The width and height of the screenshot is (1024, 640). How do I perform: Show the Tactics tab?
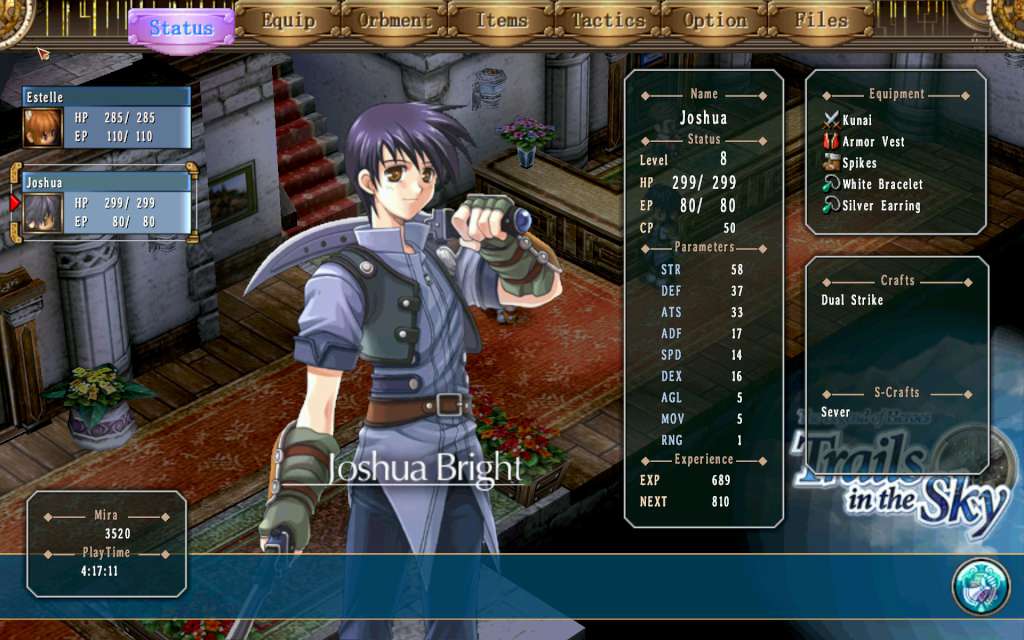[608, 21]
